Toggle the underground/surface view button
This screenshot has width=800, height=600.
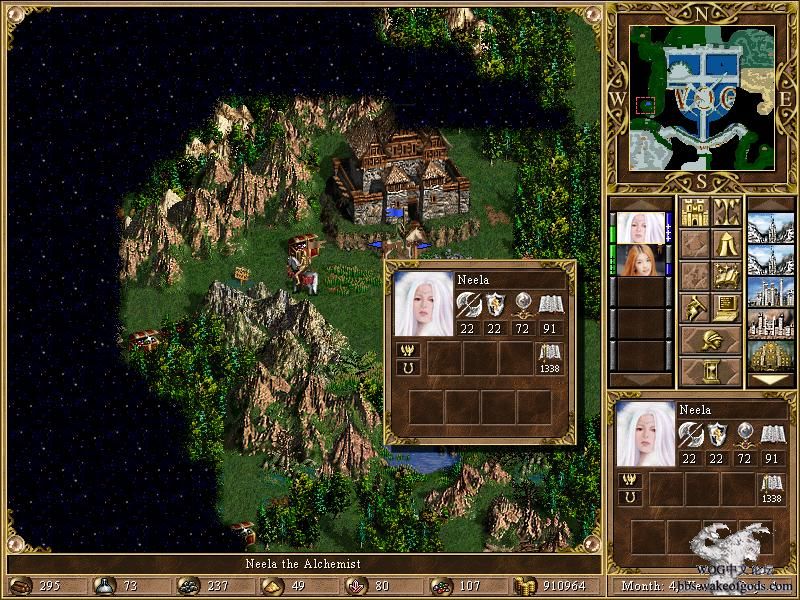(x=726, y=212)
